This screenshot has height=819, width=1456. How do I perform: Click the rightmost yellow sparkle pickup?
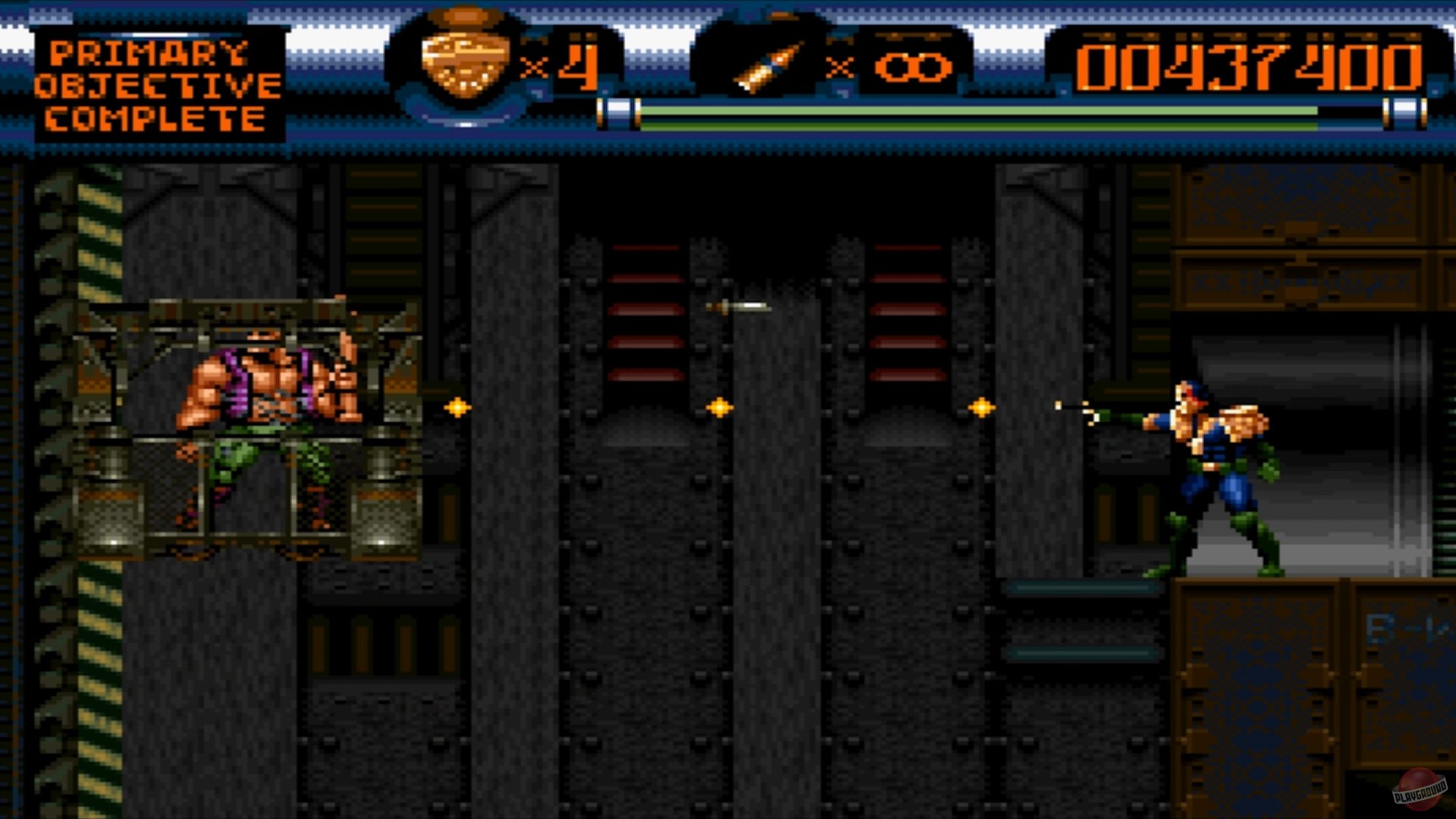point(982,407)
